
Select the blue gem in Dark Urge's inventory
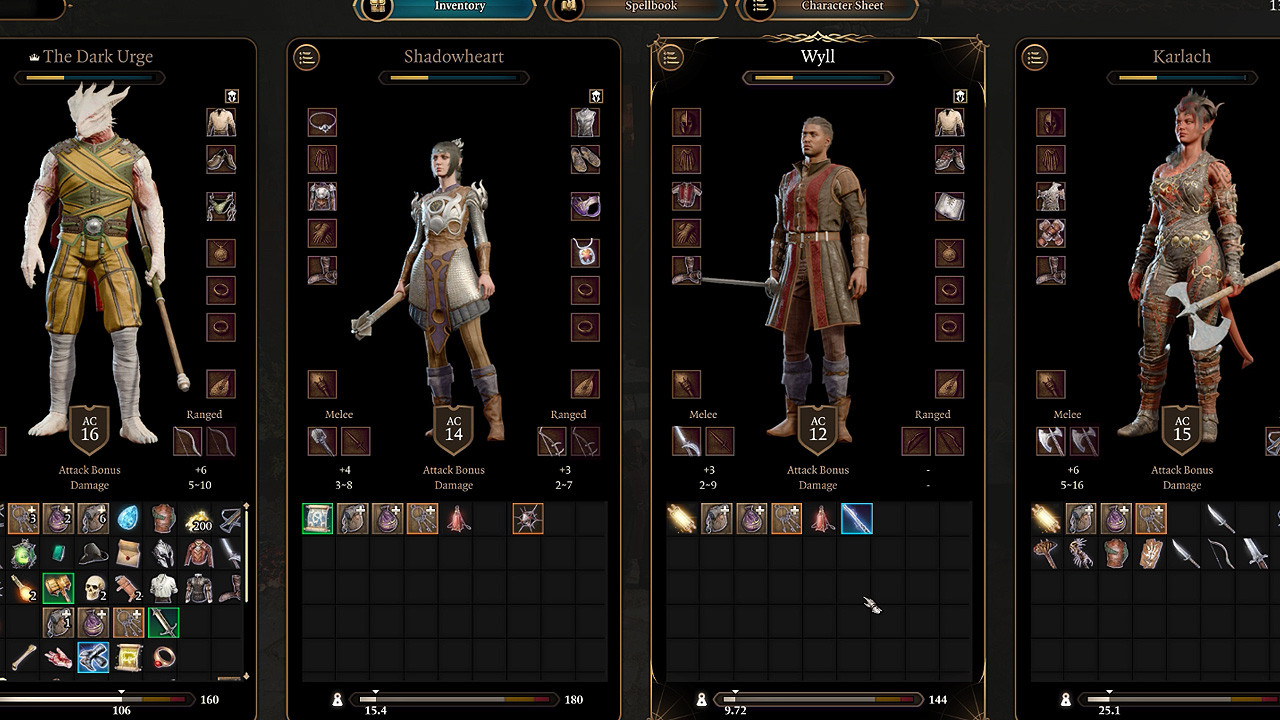point(128,516)
